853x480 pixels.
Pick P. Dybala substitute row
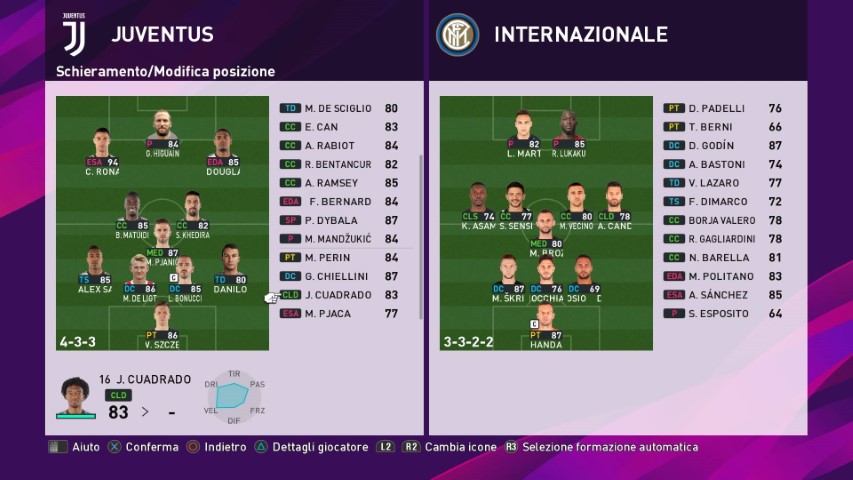pyautogui.click(x=338, y=220)
